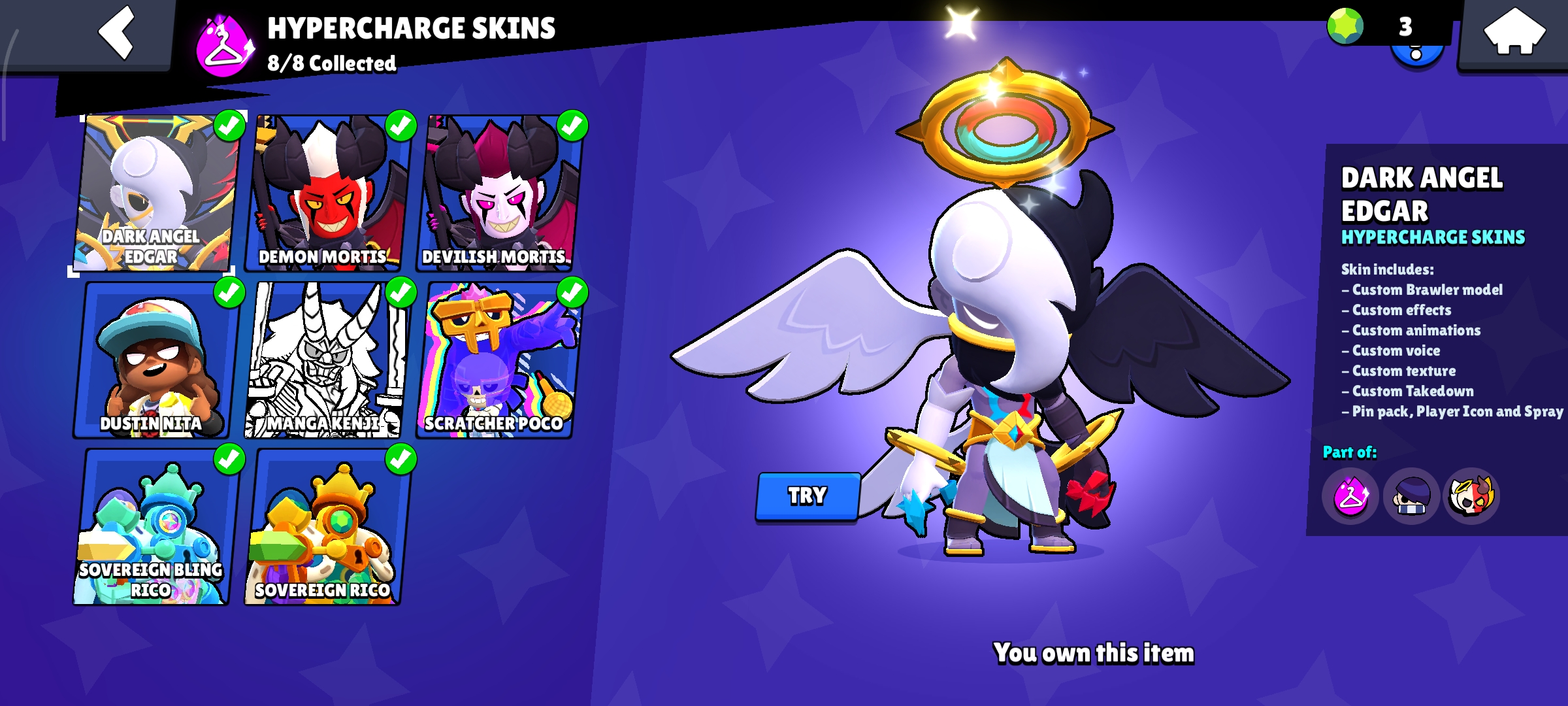Select the Dustin Nita skin card
The height and width of the screenshot is (706, 1568).
[153, 360]
